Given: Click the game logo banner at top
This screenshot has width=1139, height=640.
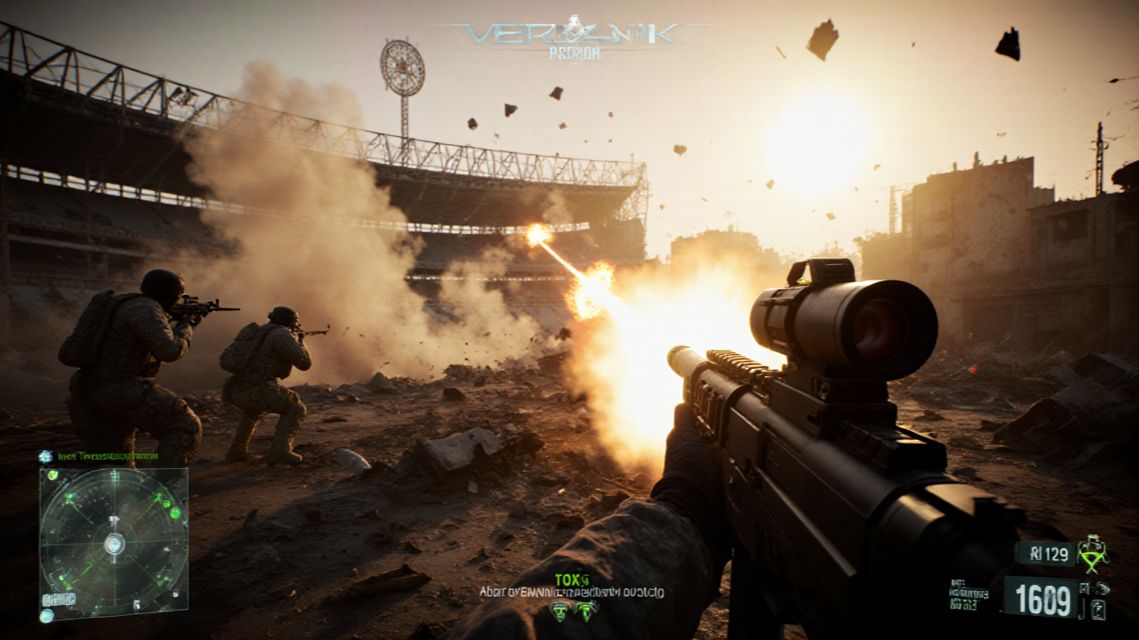Looking at the screenshot, I should point(575,37).
